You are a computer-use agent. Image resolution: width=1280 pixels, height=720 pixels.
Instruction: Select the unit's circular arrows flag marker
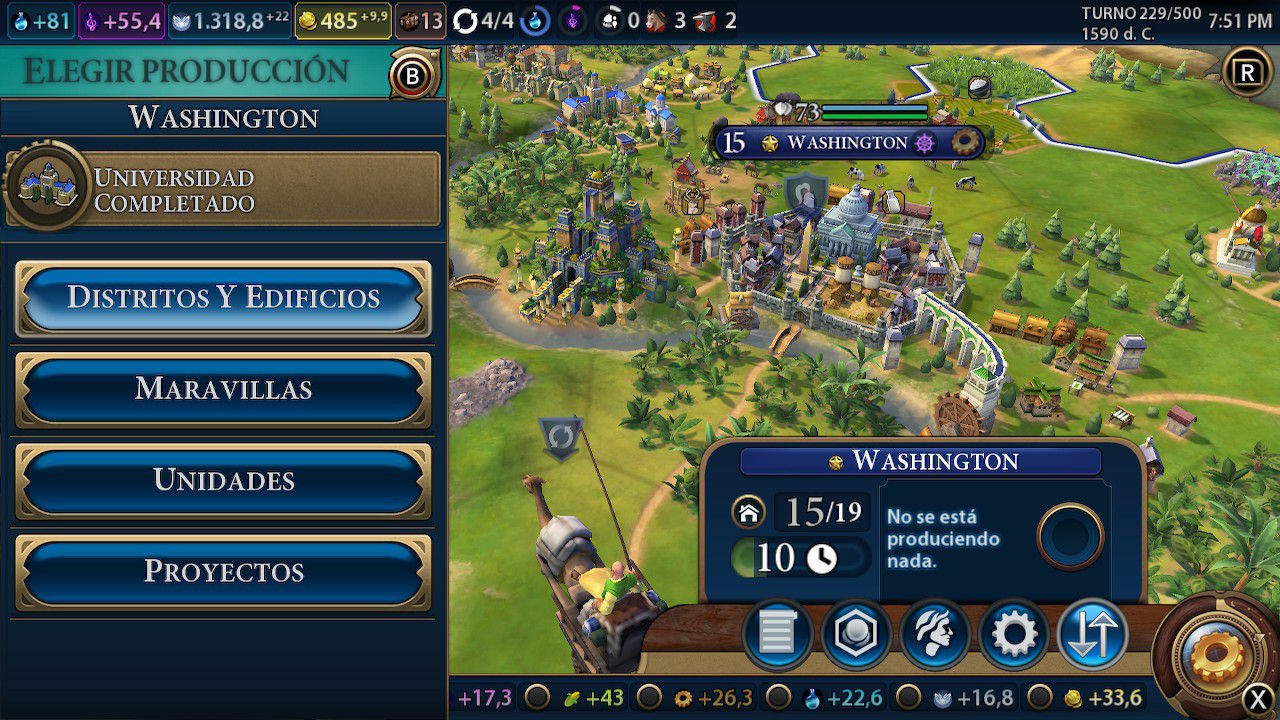coord(560,437)
